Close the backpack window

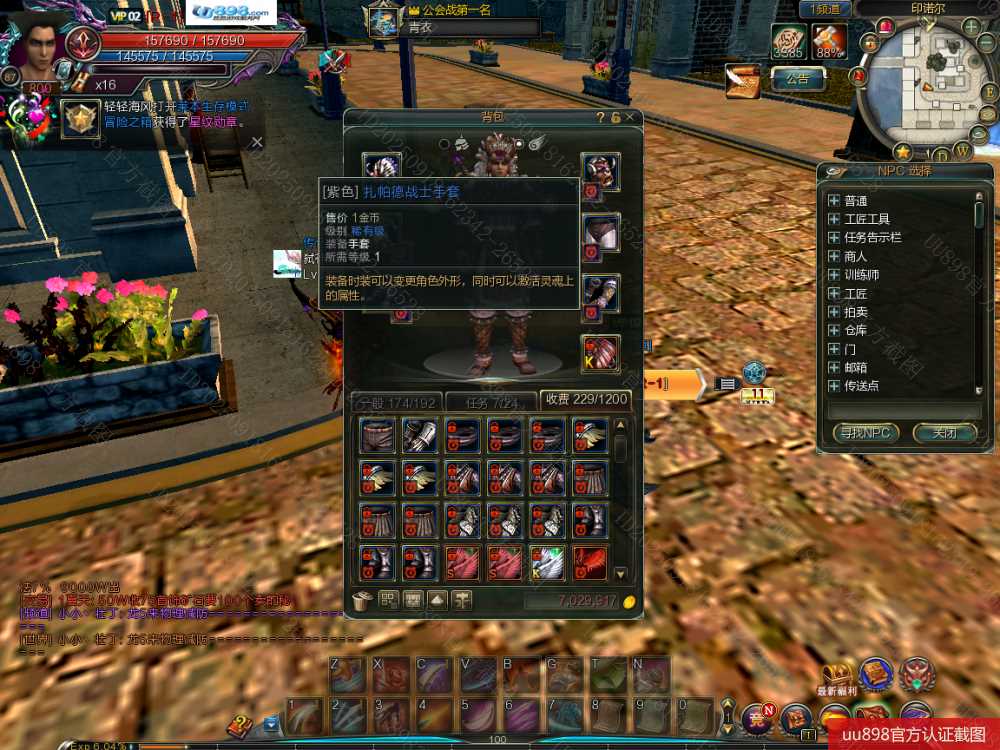click(630, 118)
